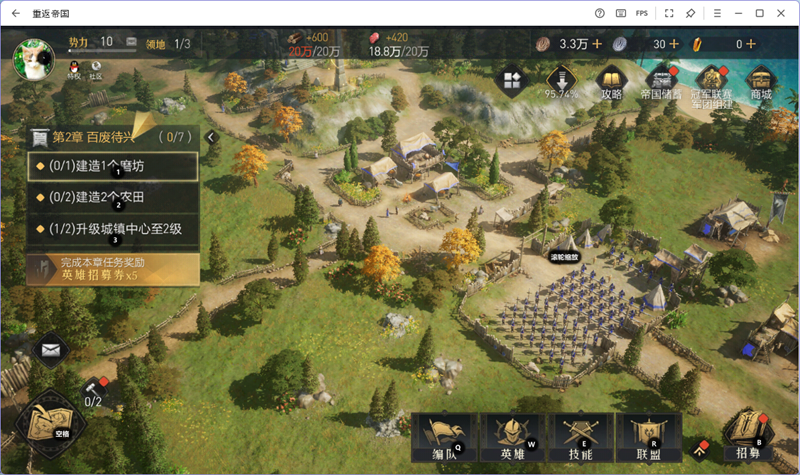
Task: Collapse the chapter quest panel arrow
Action: pyautogui.click(x=211, y=137)
